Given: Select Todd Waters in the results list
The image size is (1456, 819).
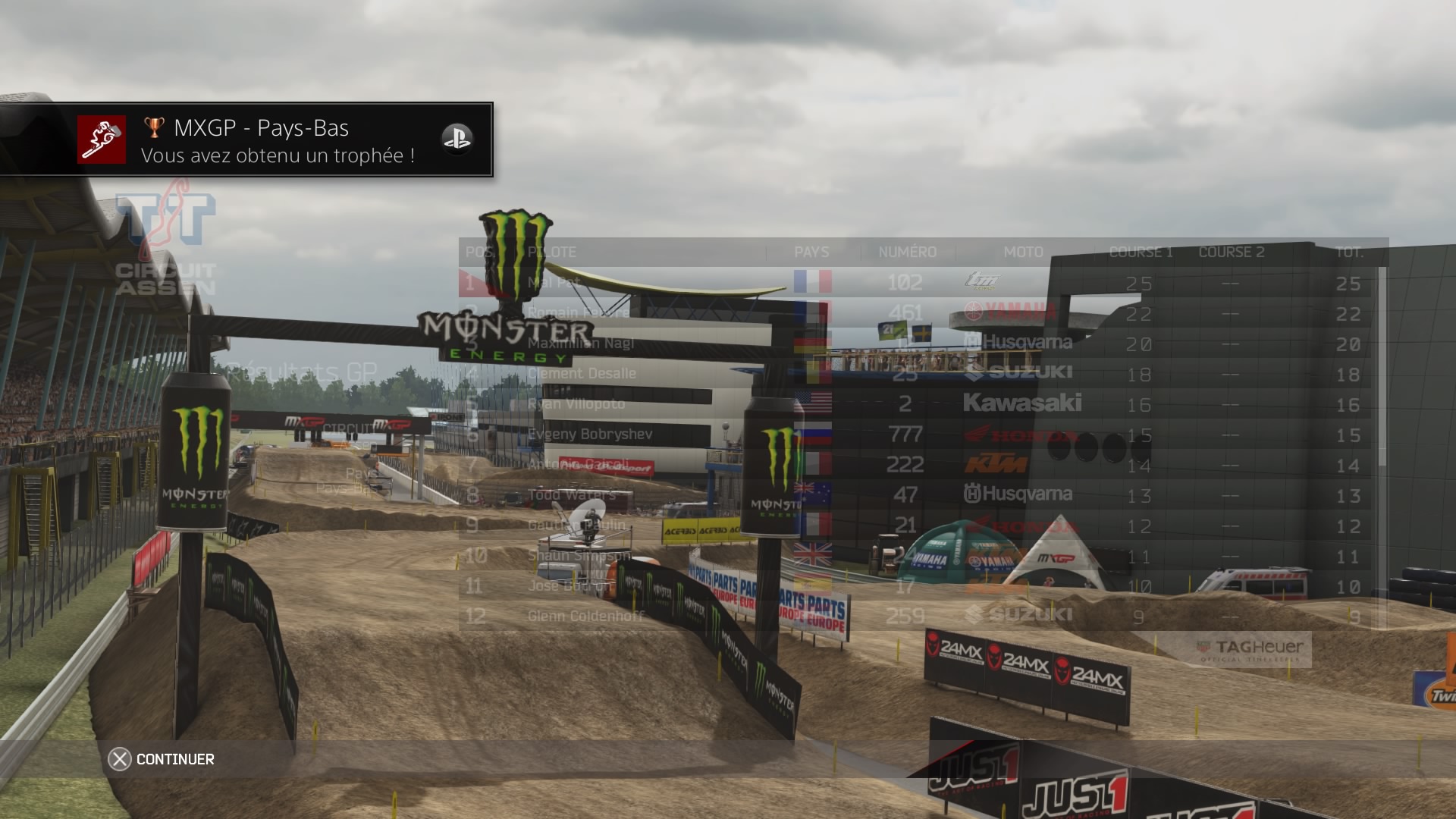Looking at the screenshot, I should pos(571,495).
